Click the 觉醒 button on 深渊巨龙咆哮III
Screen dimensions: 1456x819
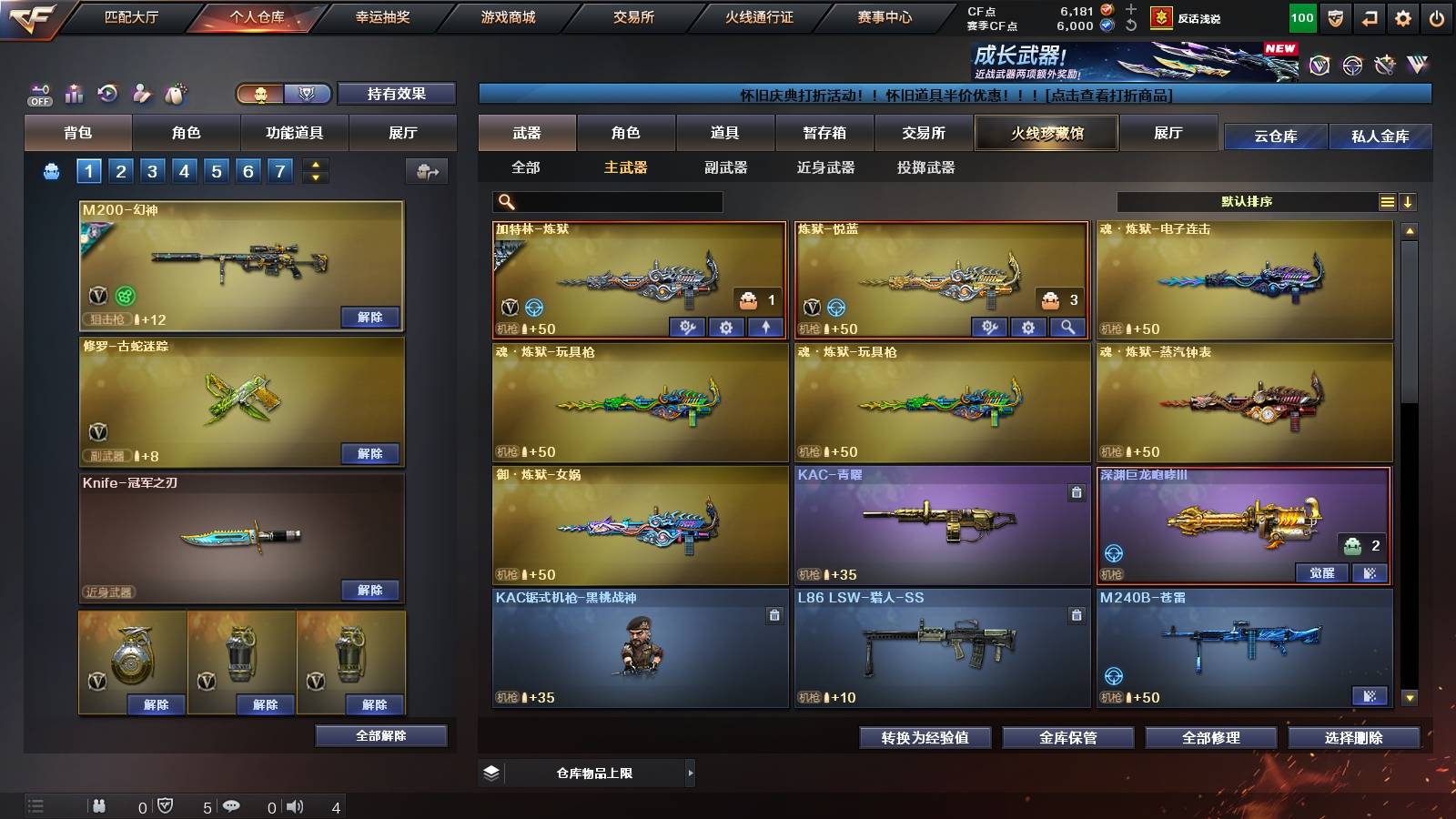(x=1322, y=573)
